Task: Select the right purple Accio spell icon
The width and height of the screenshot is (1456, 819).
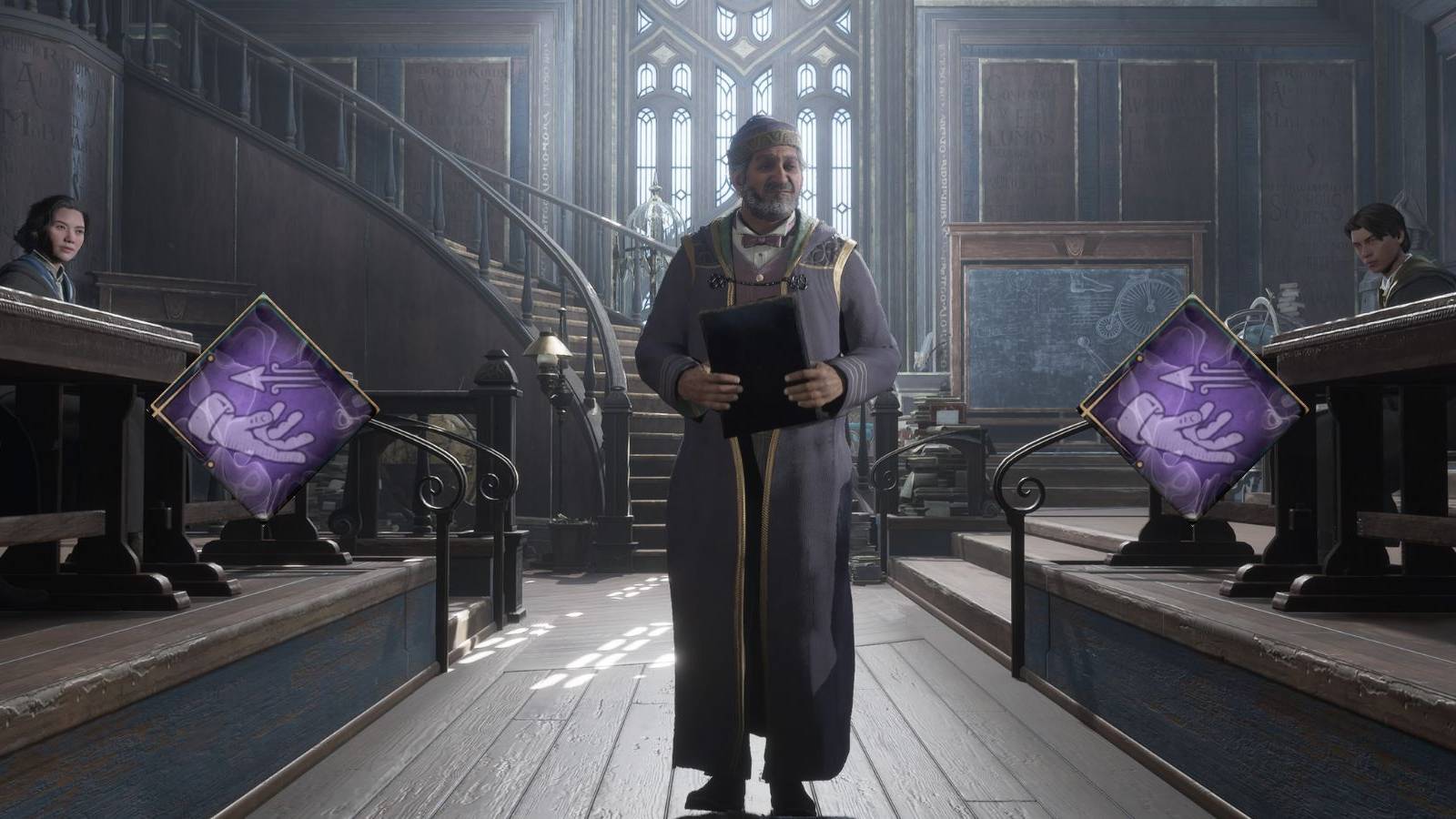Action: point(1192,409)
